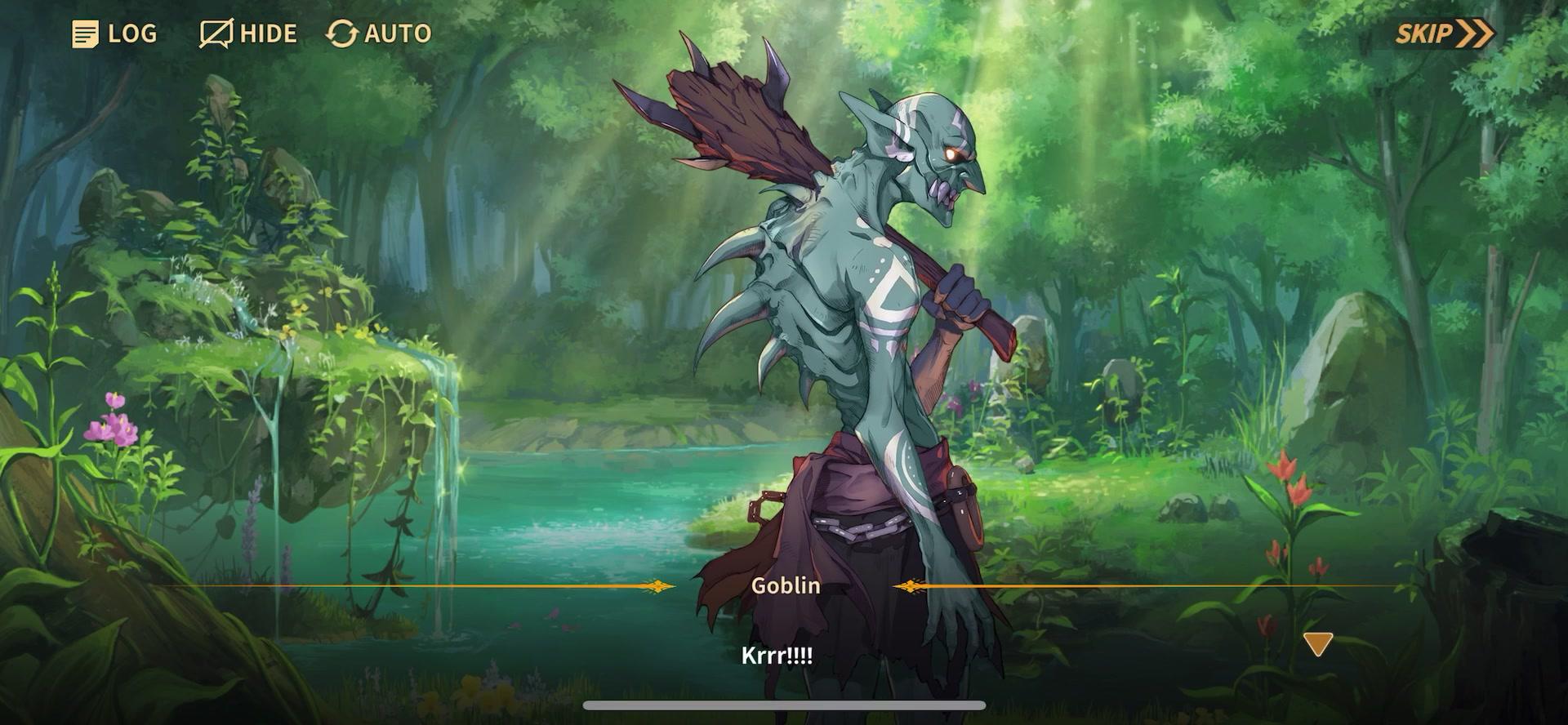Click the circular refresh icon next to AUTO
The image size is (1568, 725).
point(343,33)
